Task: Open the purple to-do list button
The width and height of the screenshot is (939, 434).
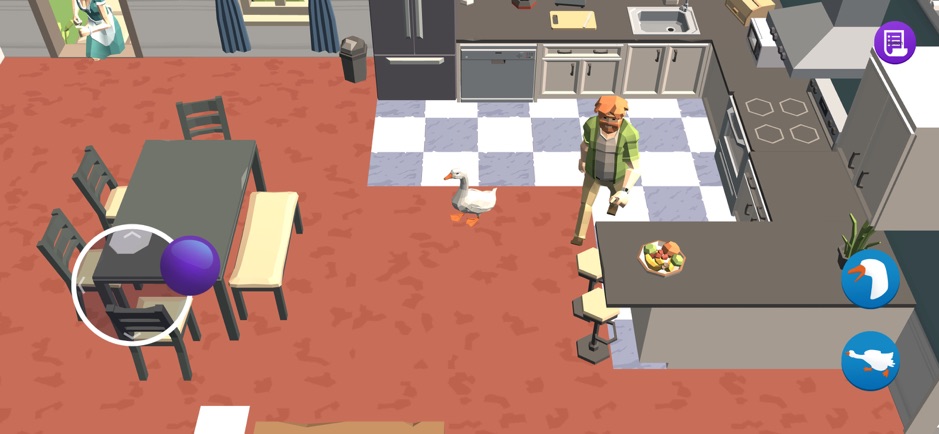Action: tap(894, 42)
